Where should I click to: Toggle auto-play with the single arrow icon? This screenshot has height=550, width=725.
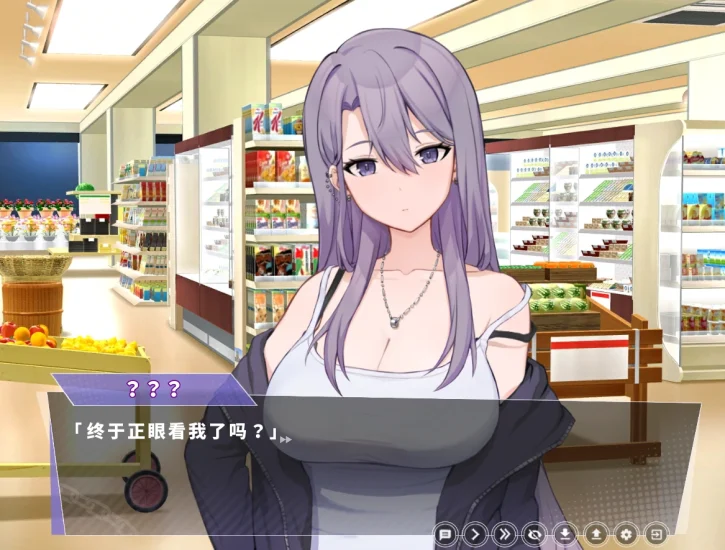[x=475, y=534]
